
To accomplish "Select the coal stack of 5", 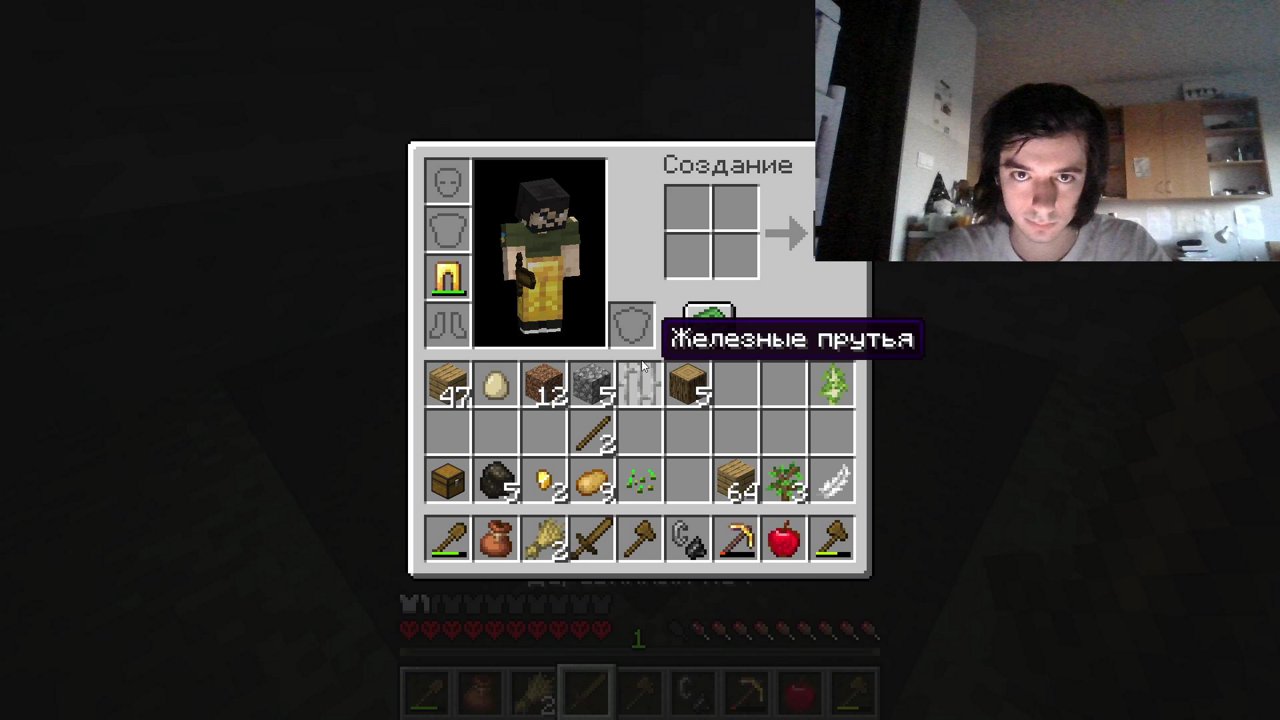I will click(496, 481).
